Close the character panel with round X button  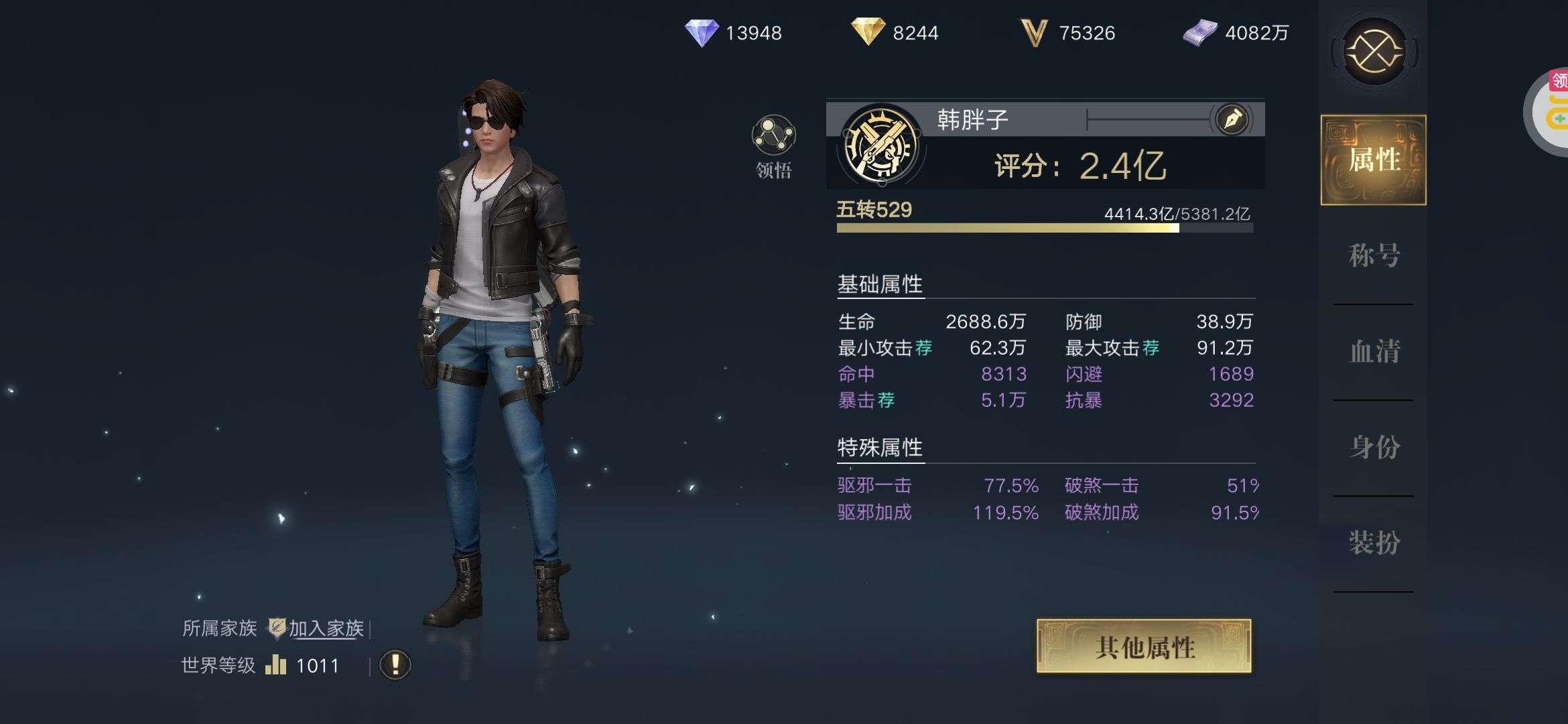point(1374,51)
